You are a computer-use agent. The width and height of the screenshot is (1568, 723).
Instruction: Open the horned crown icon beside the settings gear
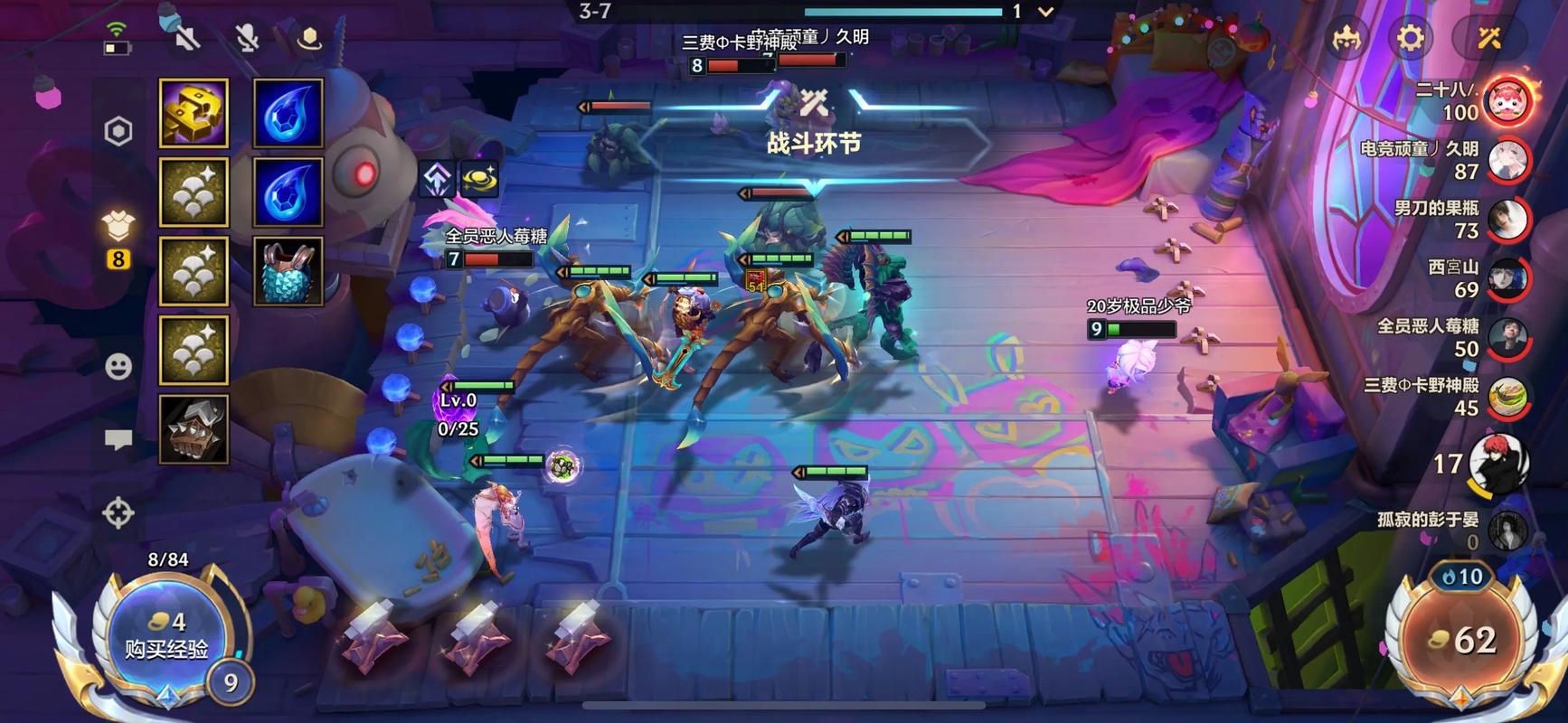1347,38
